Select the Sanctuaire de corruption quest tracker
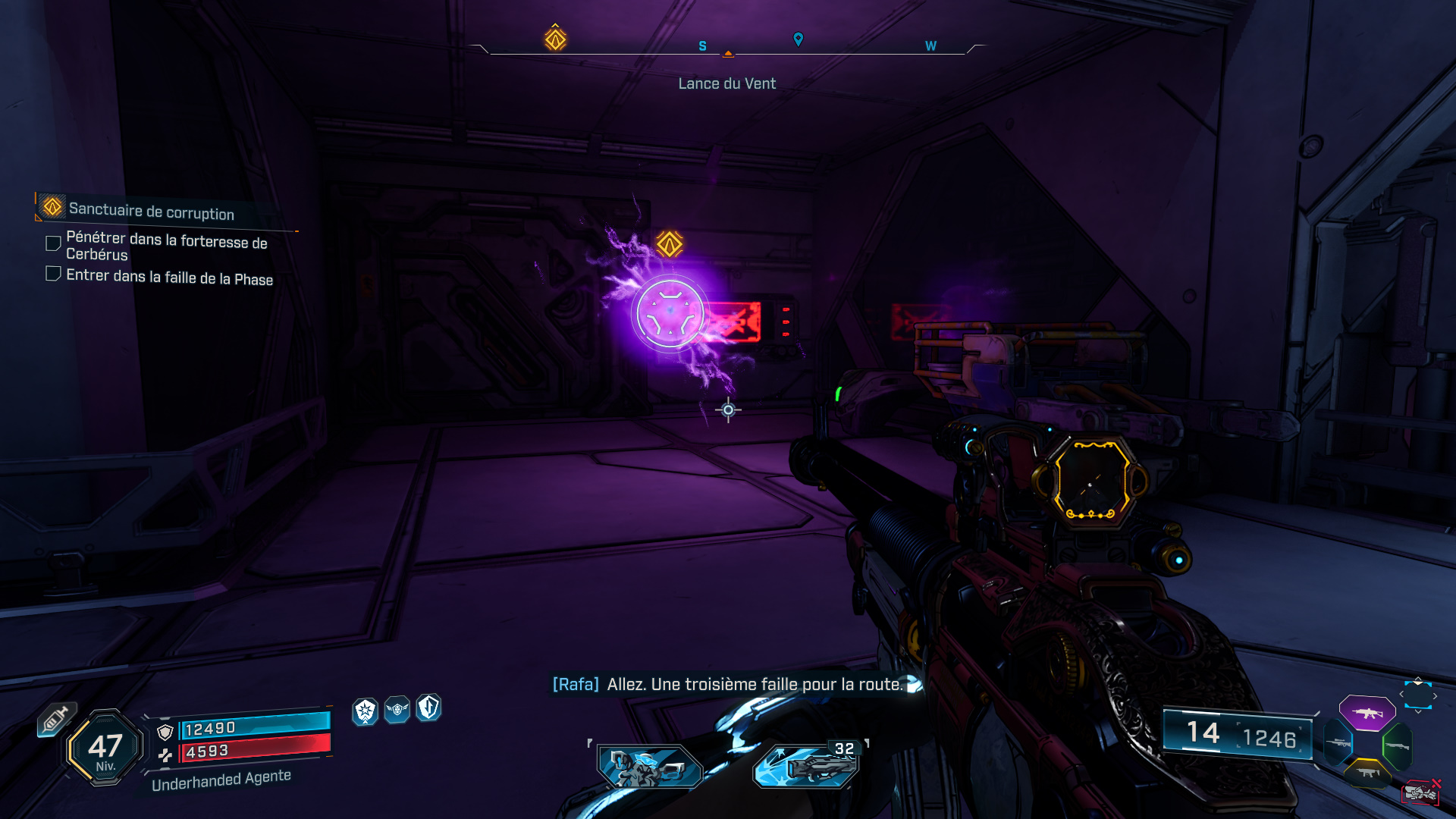1456x819 pixels. [x=151, y=210]
